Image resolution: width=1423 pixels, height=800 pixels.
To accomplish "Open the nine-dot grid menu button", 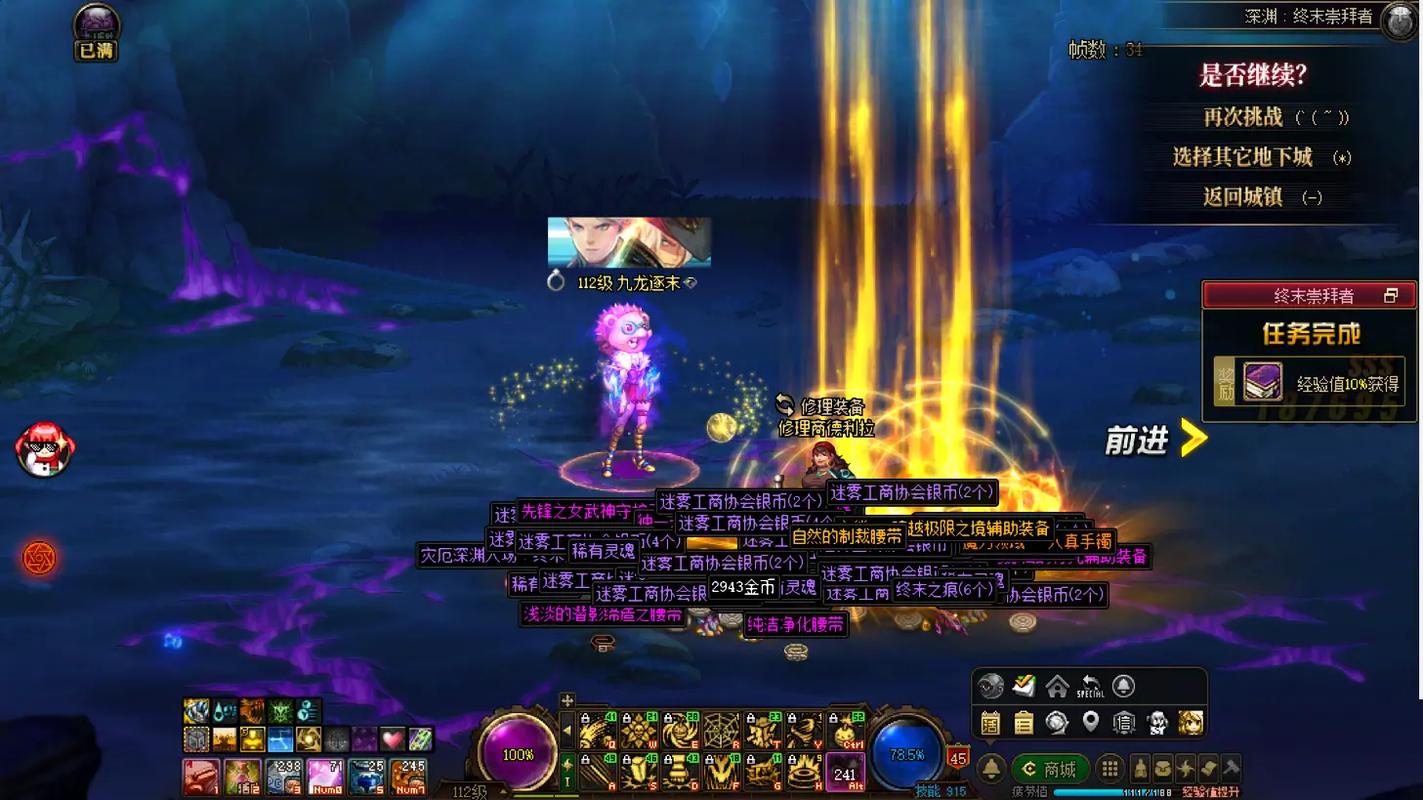I will point(1109,769).
